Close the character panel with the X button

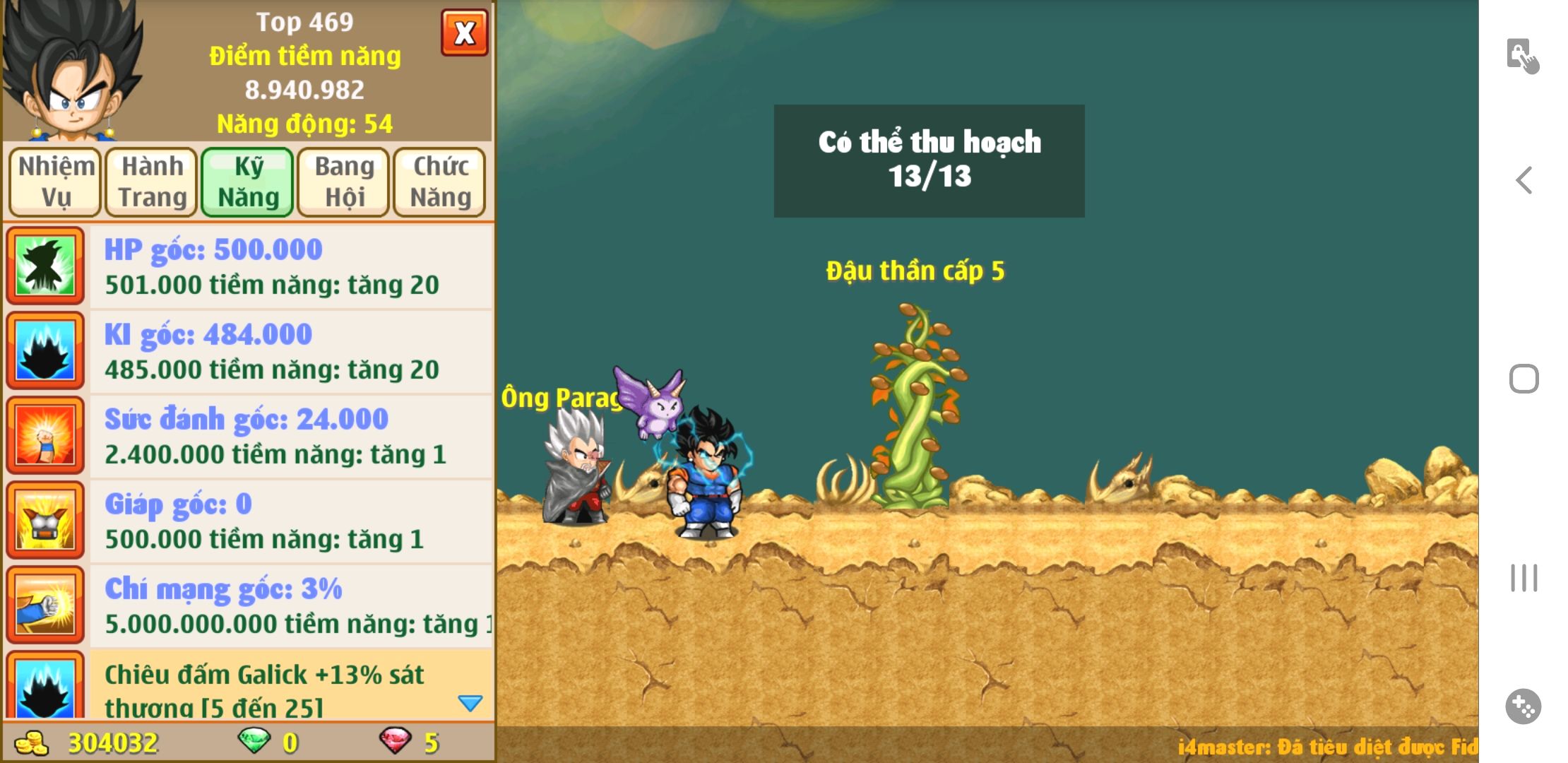coord(464,32)
